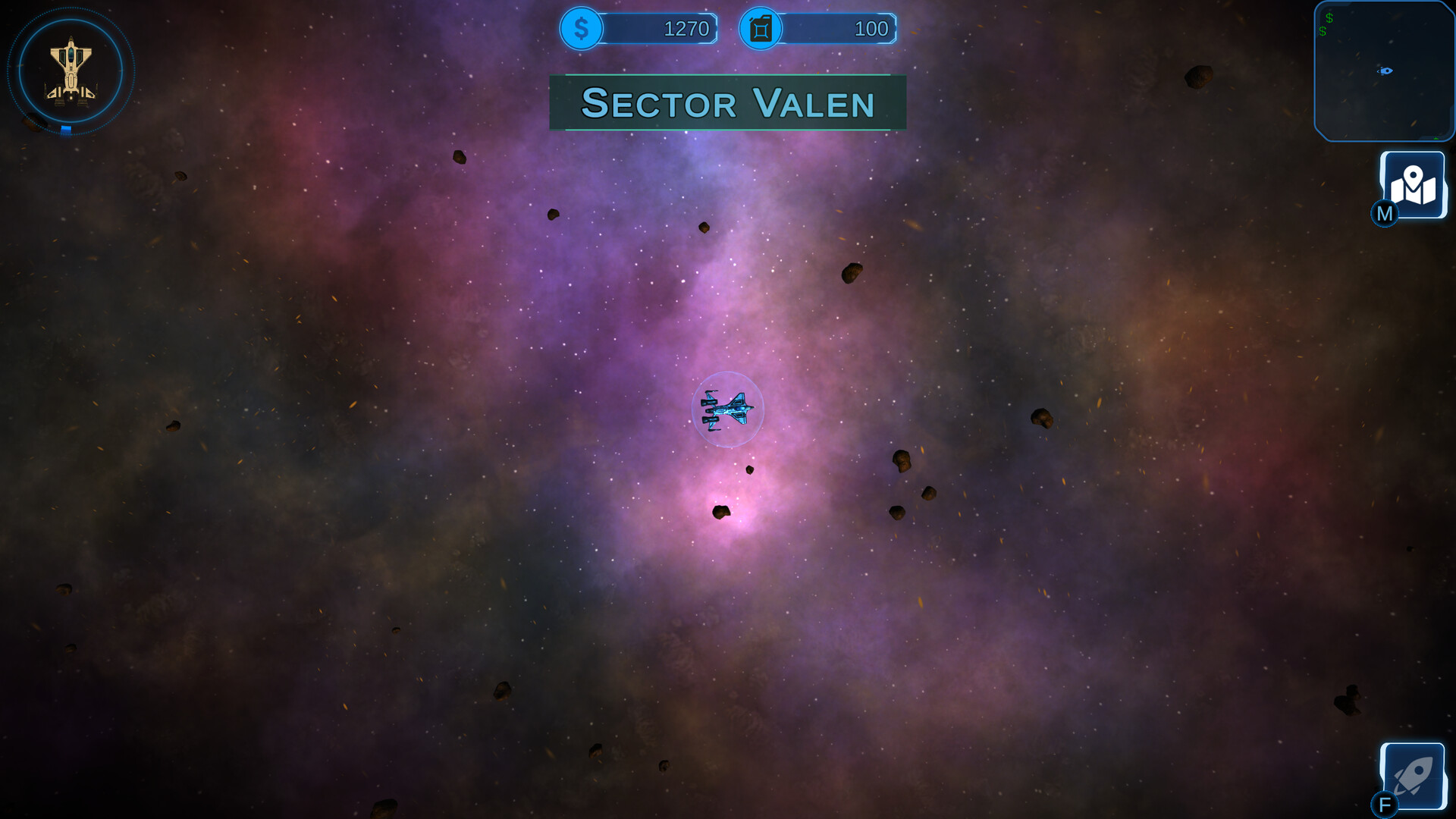Click the dollar sign currency icon
The width and height of the screenshot is (1456, 819).
pyautogui.click(x=581, y=29)
